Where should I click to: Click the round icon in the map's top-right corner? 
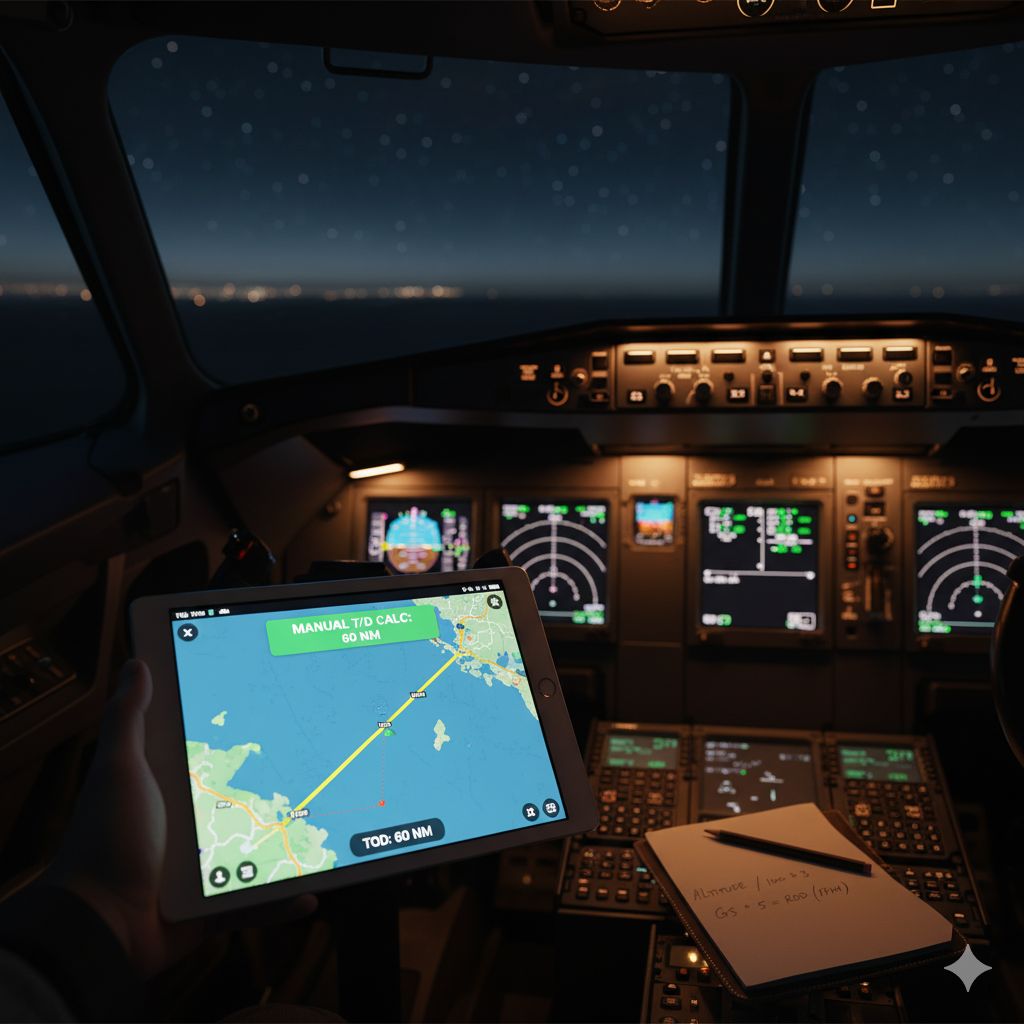(494, 601)
